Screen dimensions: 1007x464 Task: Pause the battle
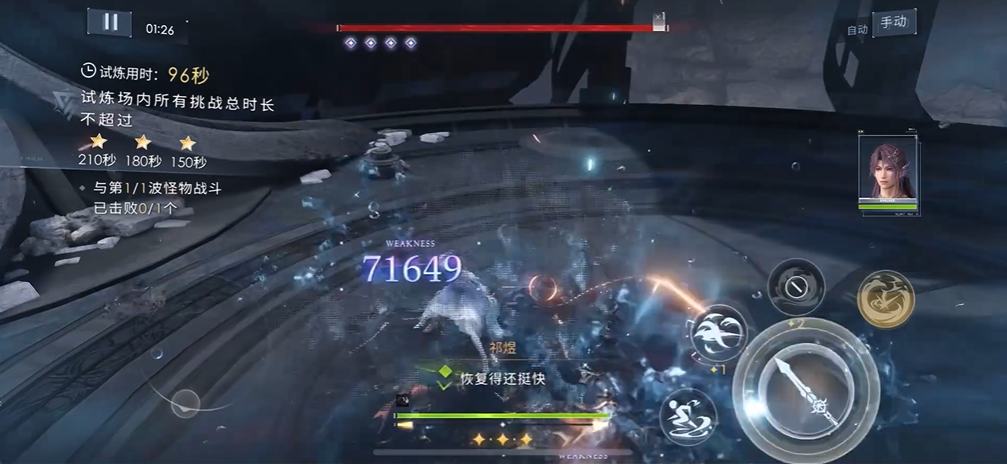point(110,23)
